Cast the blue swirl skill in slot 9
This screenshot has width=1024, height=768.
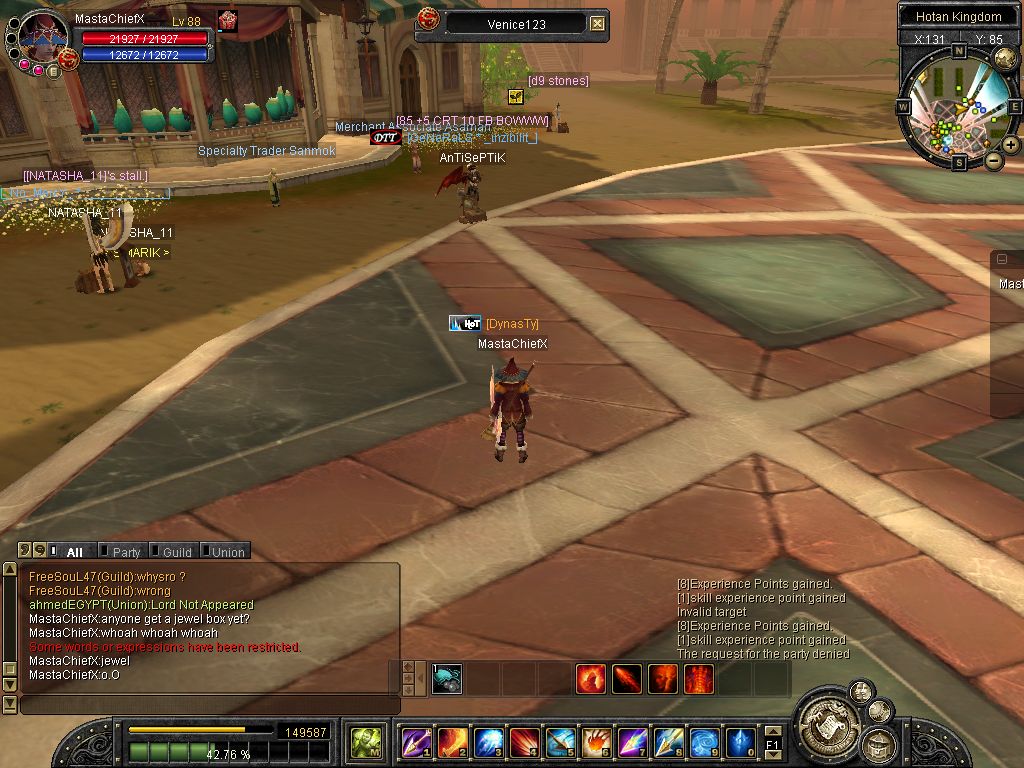point(705,742)
